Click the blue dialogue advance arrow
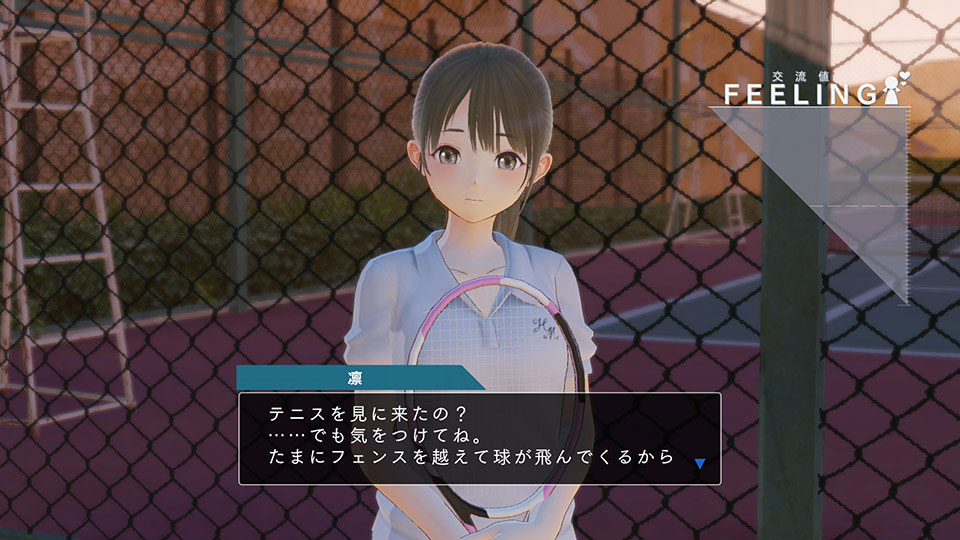 [701, 463]
